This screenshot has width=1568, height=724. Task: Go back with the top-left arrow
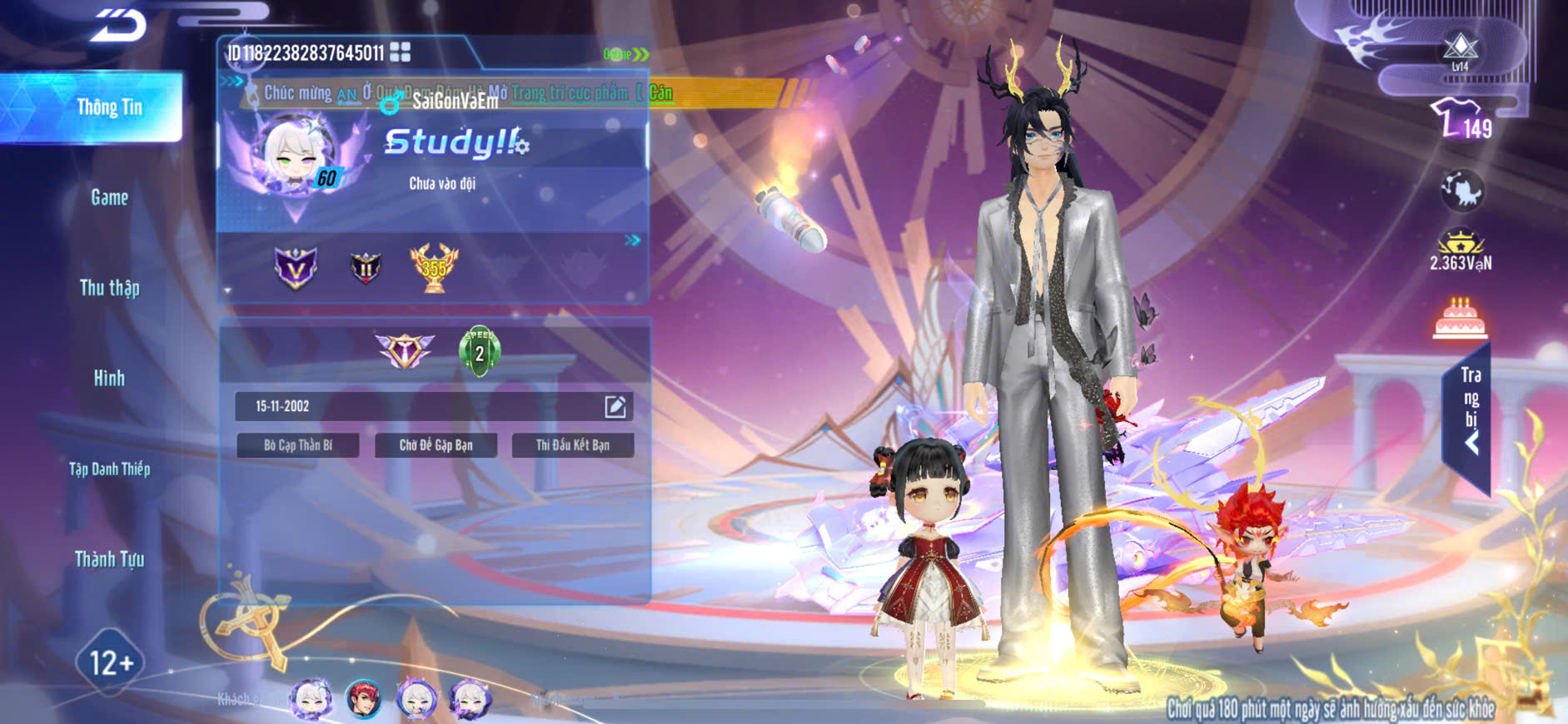point(119,25)
